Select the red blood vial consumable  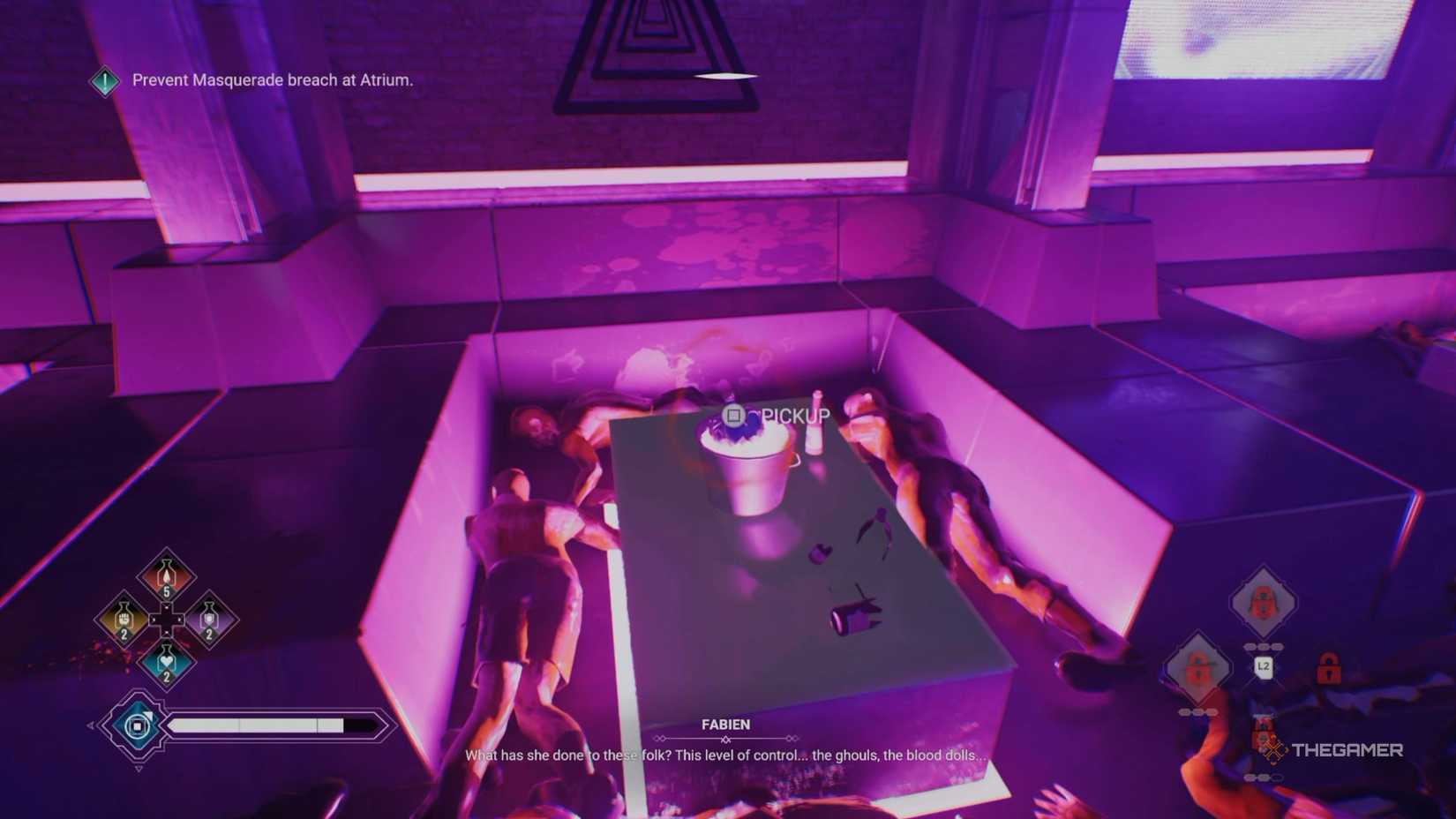167,575
